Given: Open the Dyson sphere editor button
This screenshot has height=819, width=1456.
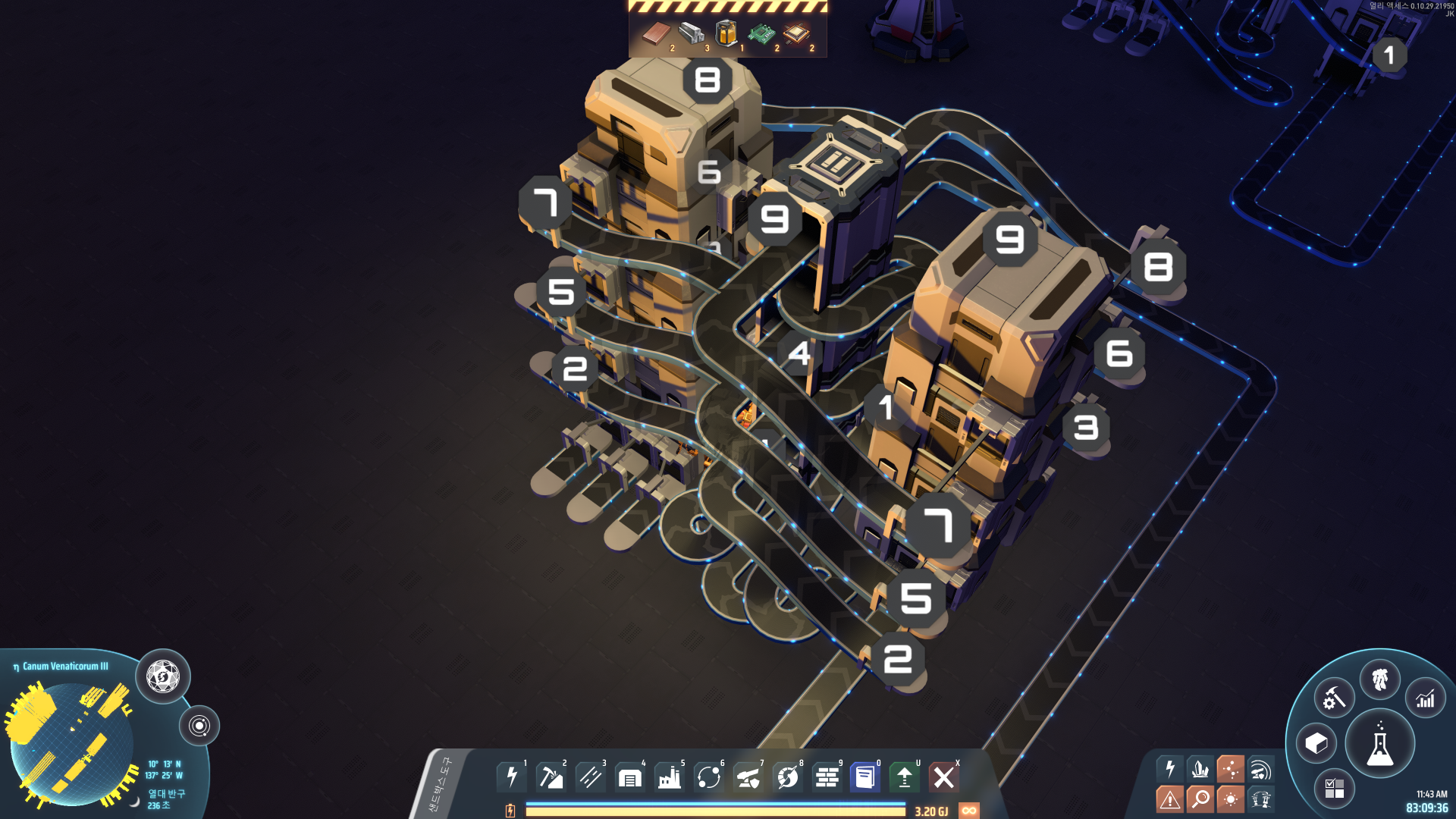Looking at the screenshot, I should click(x=163, y=676).
